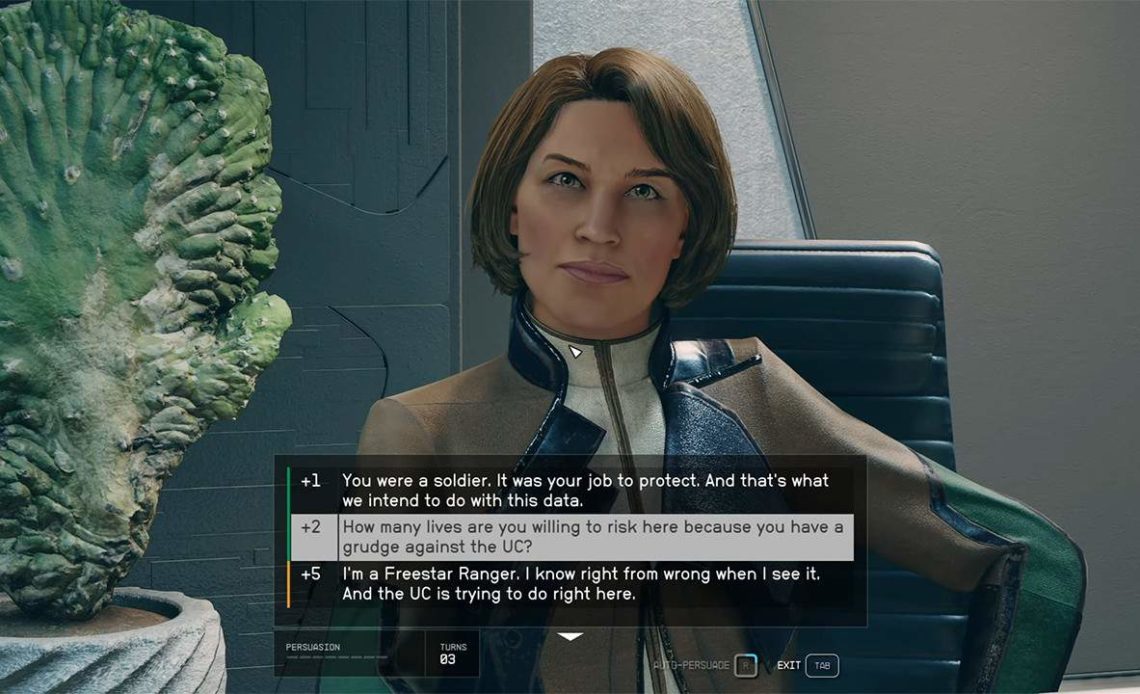Viewport: 1140px width, 694px height.
Task: Select the +2 "How many lives" persuasion option
Action: (592, 537)
